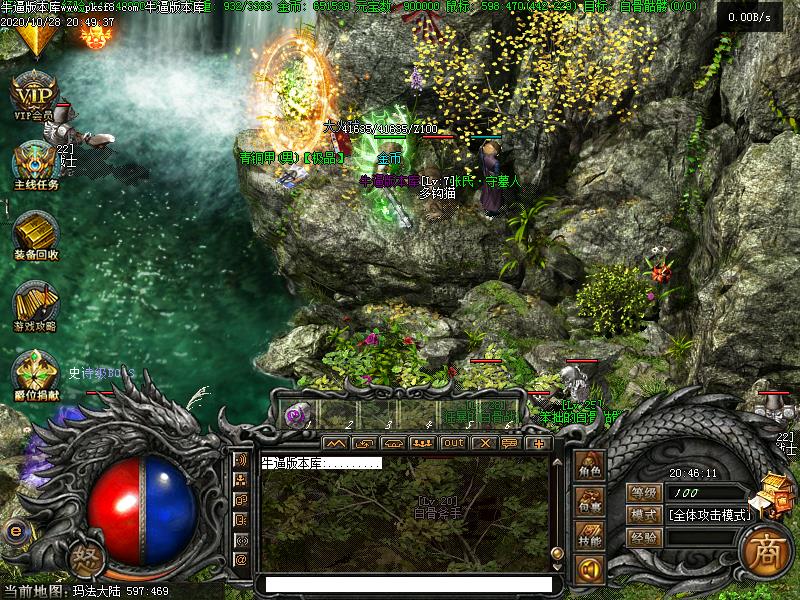The width and height of the screenshot is (800, 600).
Task: Click the 'out' toolbar button
Action: click(453, 443)
